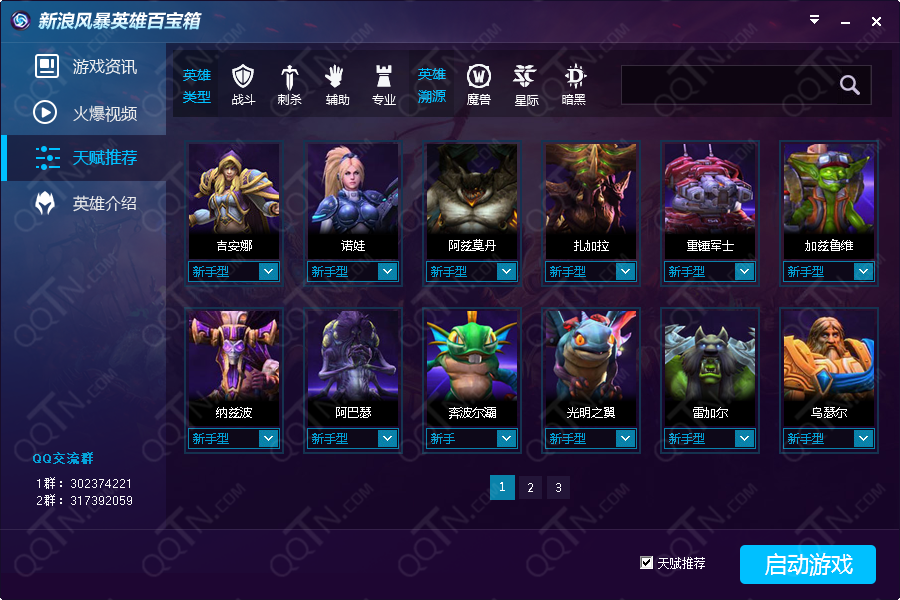Open the talent dropdown under 扎加拉

tap(625, 271)
